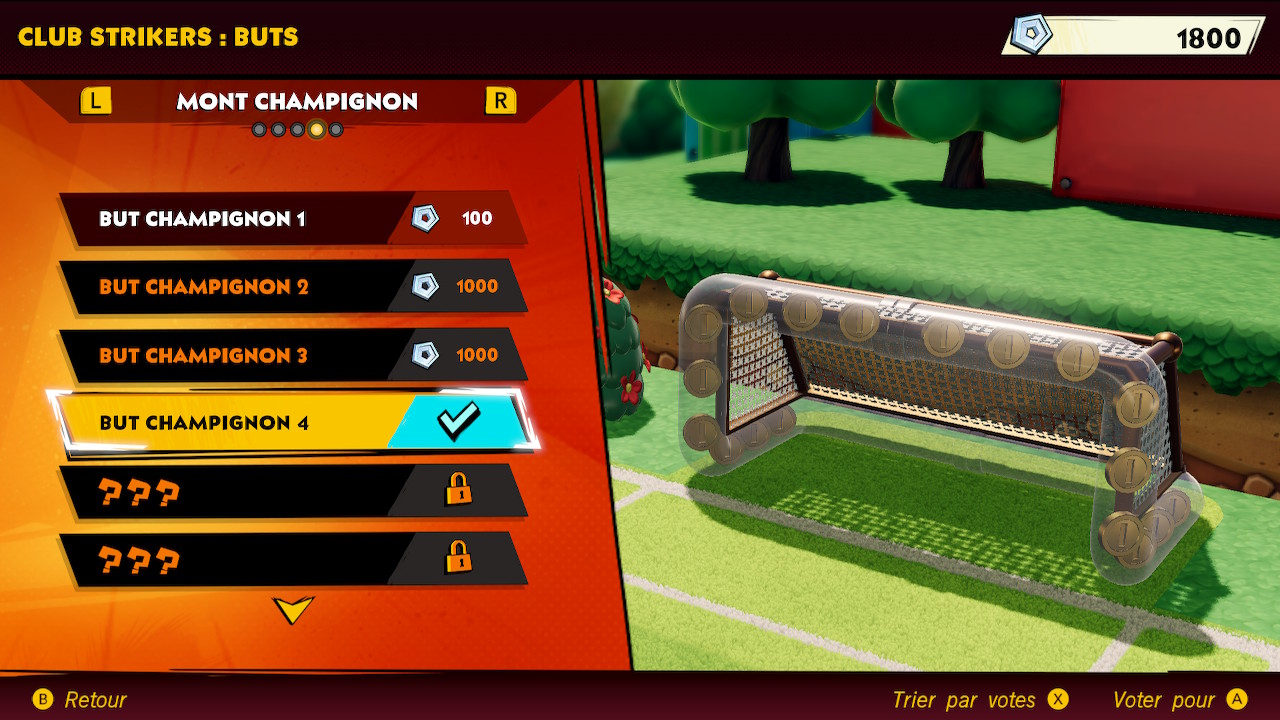
Task: Click the Mont Champignon category header
Action: (x=297, y=101)
